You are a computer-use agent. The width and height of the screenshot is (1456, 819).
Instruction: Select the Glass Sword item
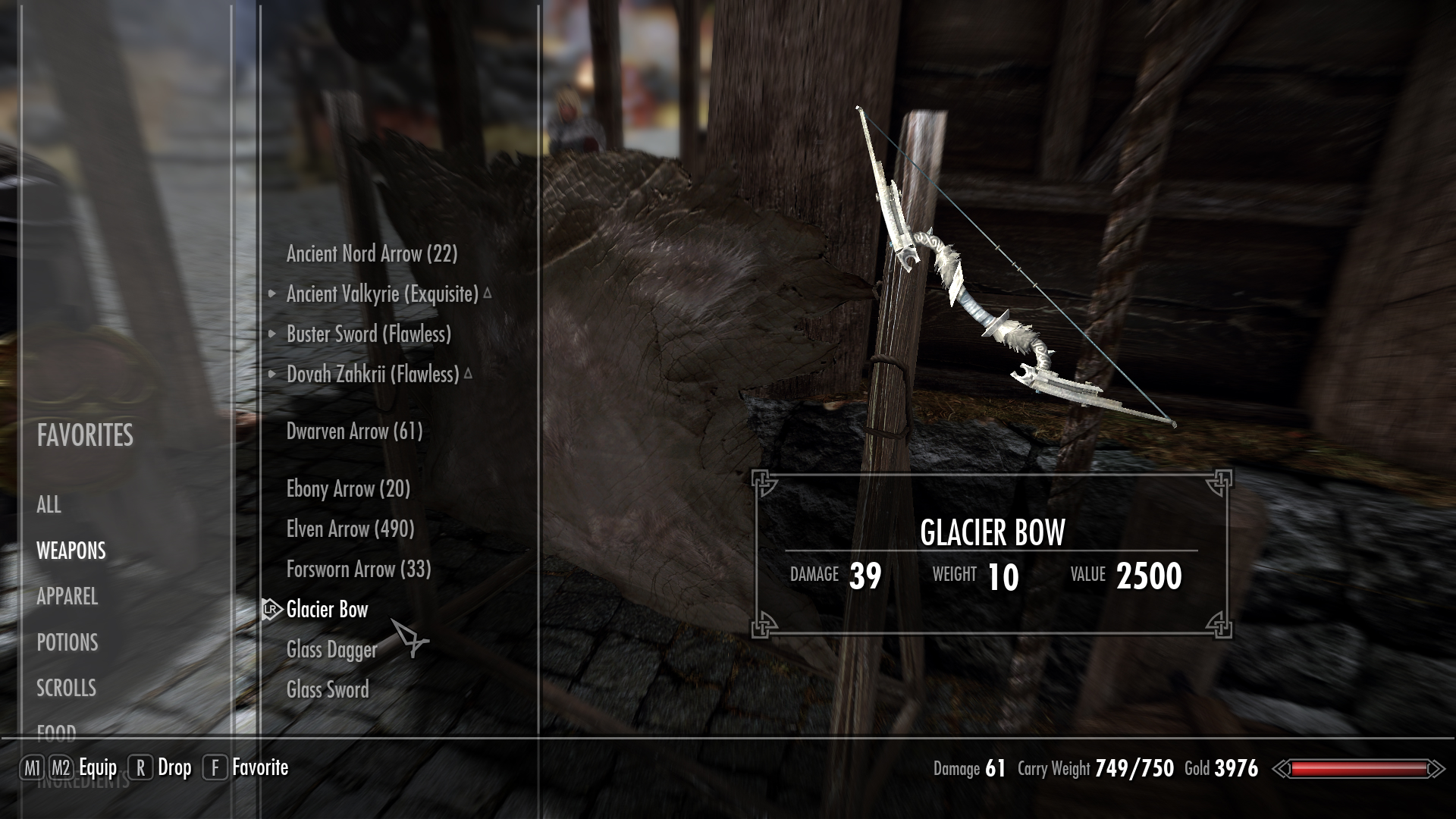tap(328, 690)
